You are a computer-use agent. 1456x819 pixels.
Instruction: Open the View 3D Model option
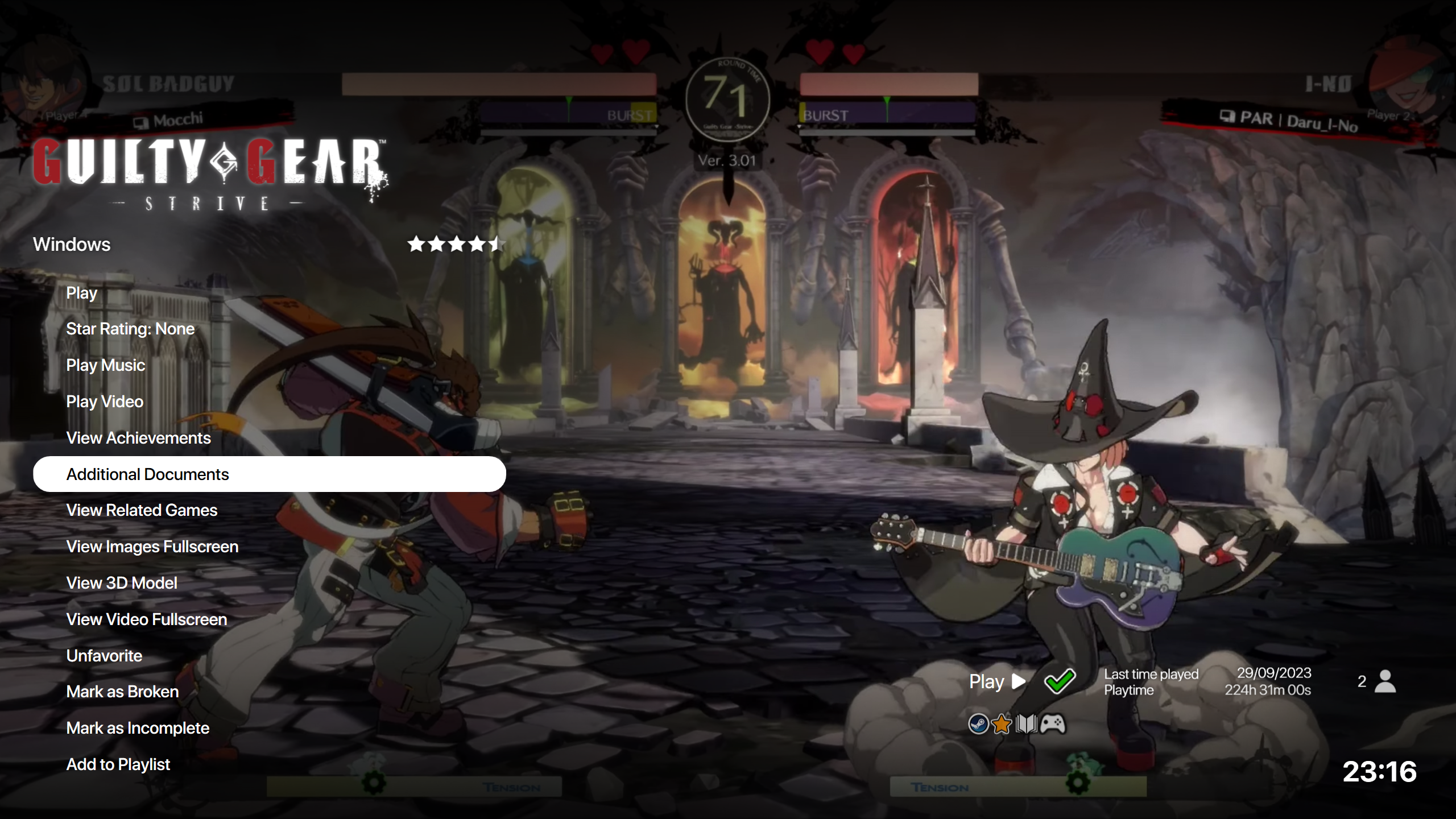122,583
